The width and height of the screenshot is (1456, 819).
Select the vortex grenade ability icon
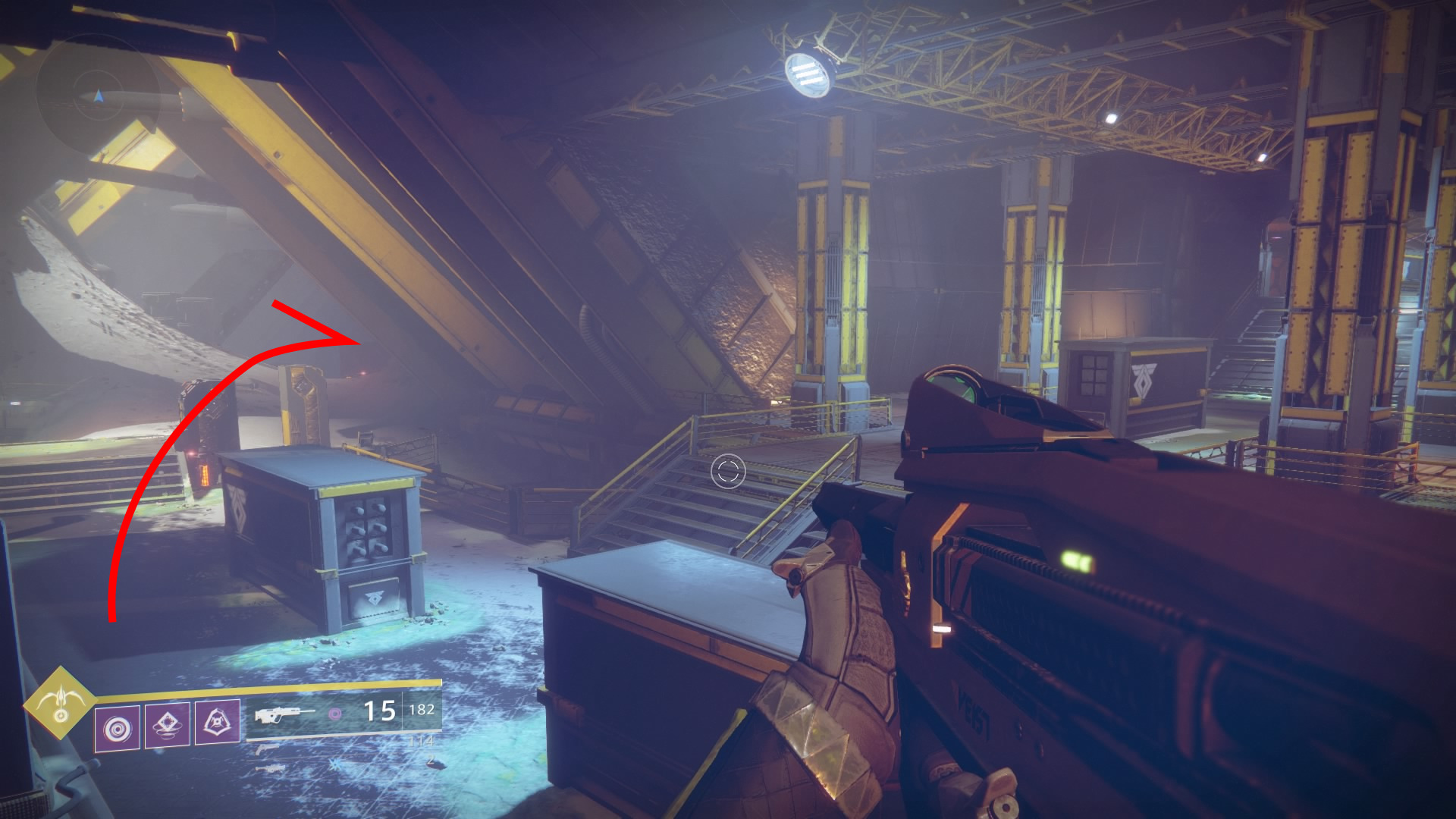pyautogui.click(x=118, y=728)
